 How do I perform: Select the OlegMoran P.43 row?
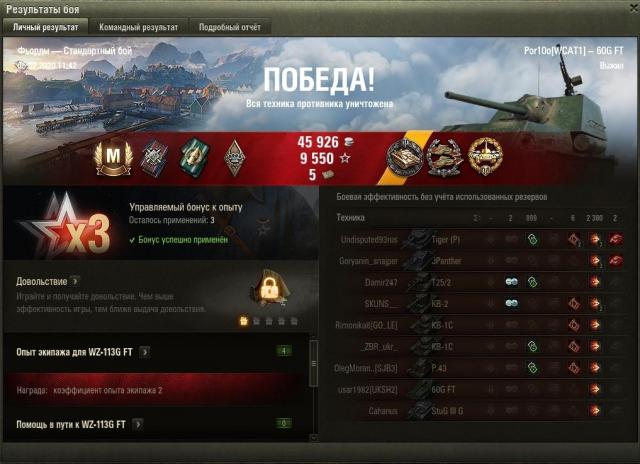pyautogui.click(x=480, y=367)
